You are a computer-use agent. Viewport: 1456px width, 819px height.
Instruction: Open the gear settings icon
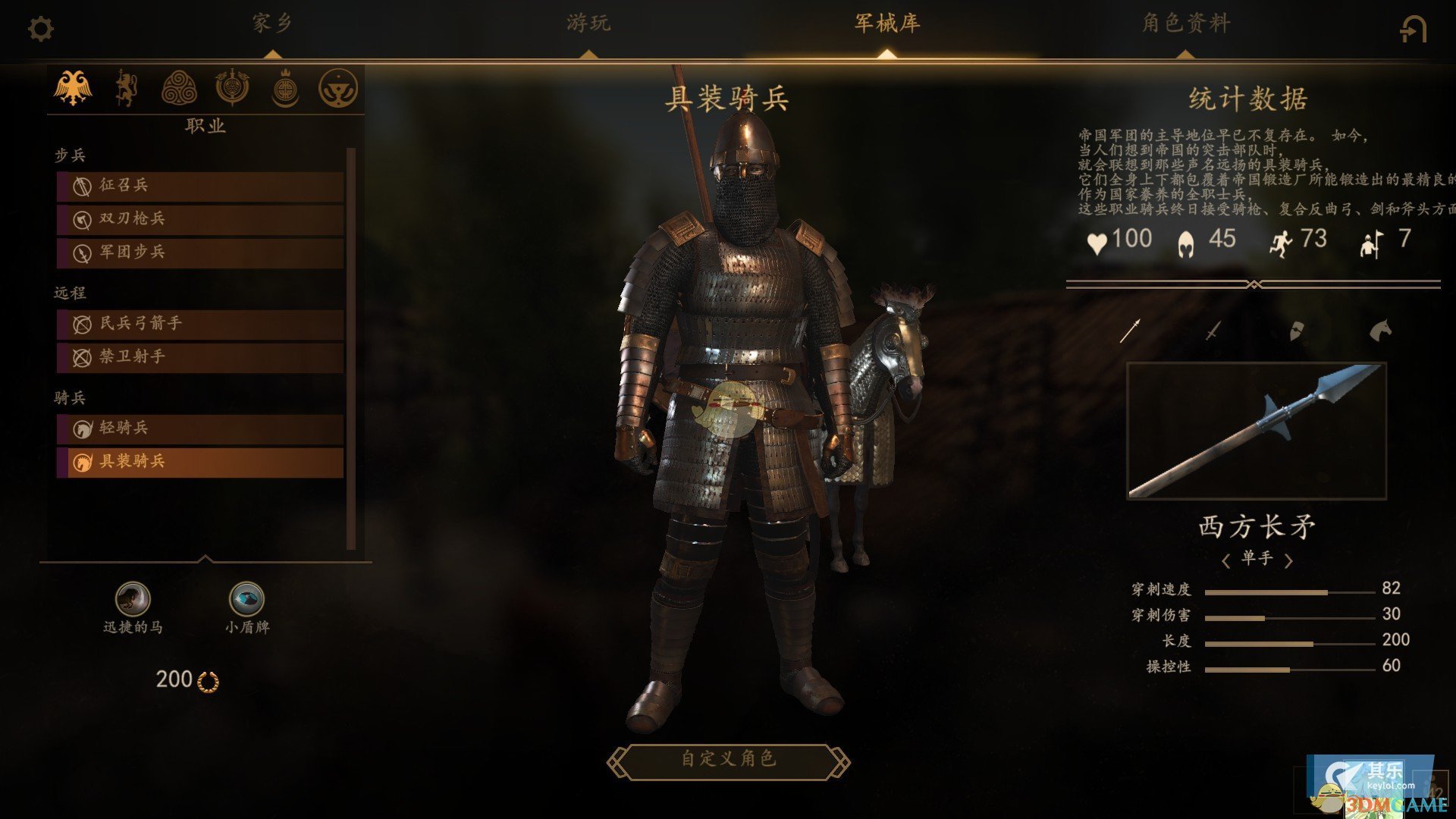click(x=41, y=30)
